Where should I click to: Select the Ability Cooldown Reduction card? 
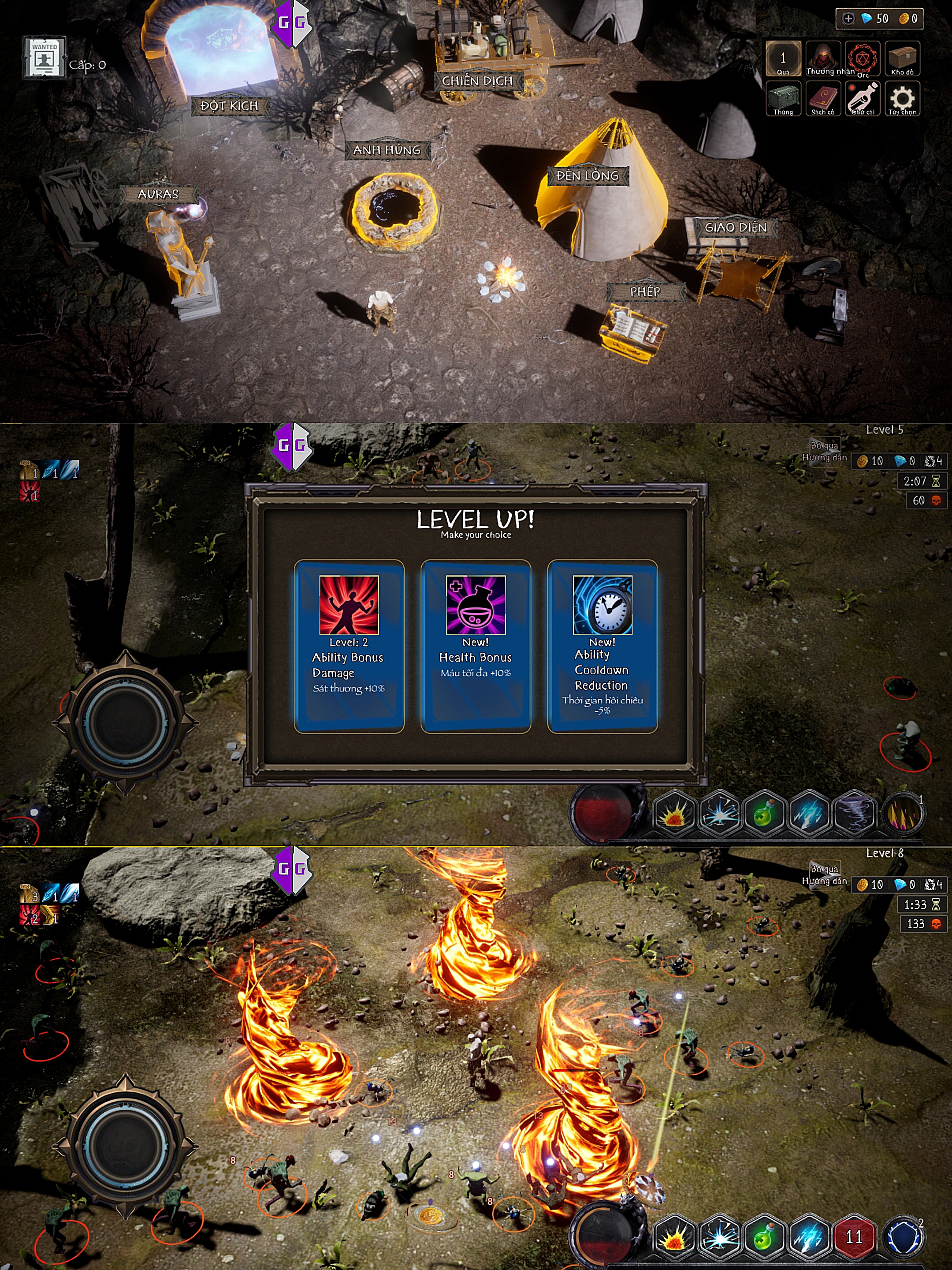pos(602,646)
